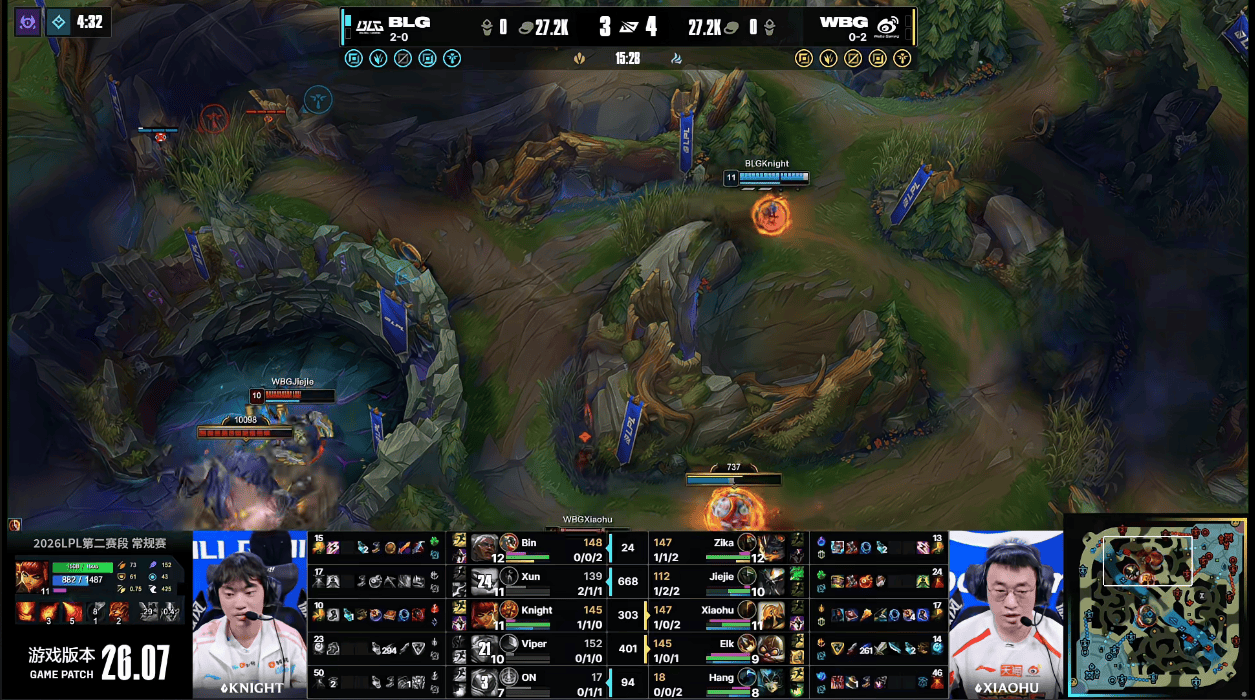Click the minimap
Image resolution: width=1255 pixels, height=700 pixels.
point(1158,607)
